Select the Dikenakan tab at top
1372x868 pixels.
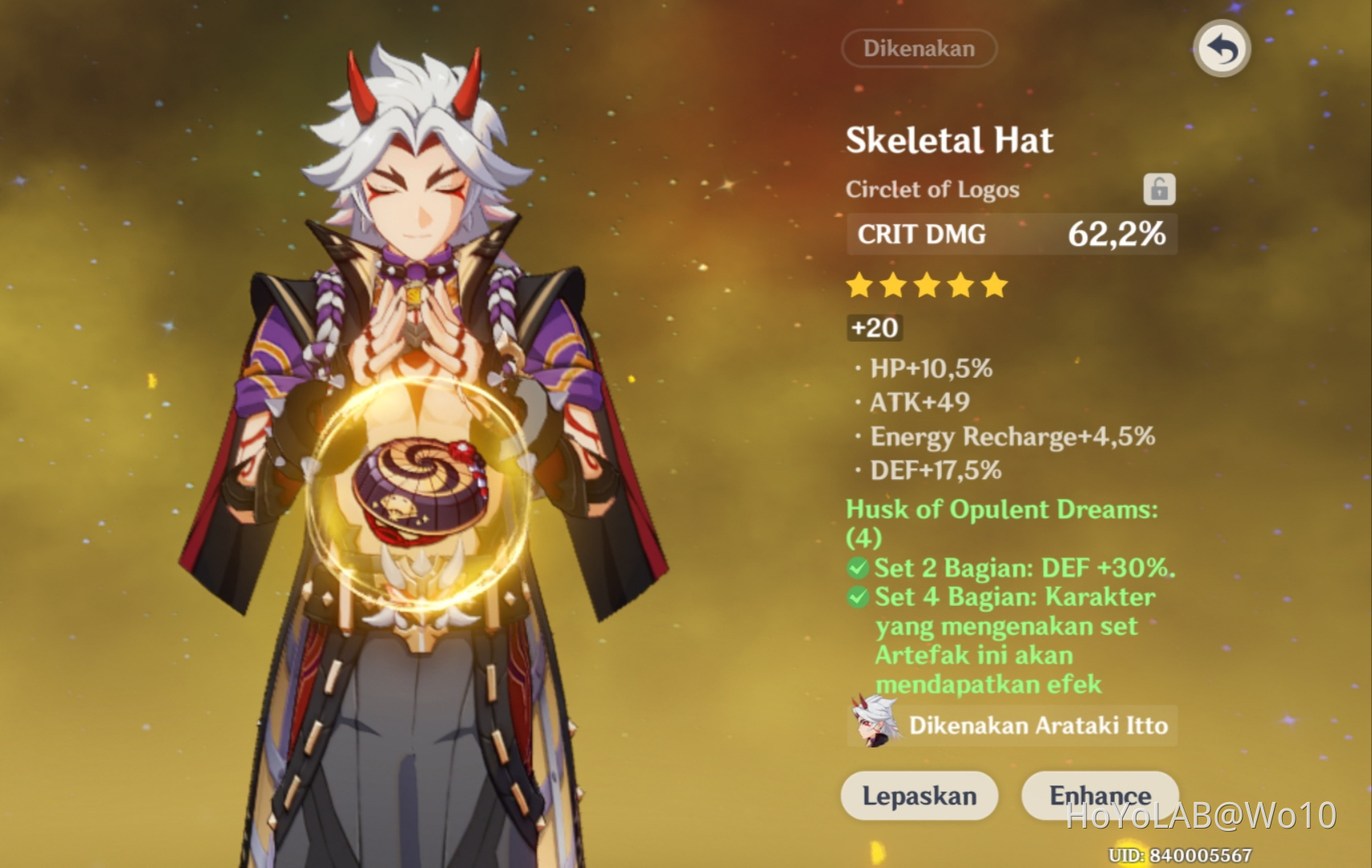919,48
